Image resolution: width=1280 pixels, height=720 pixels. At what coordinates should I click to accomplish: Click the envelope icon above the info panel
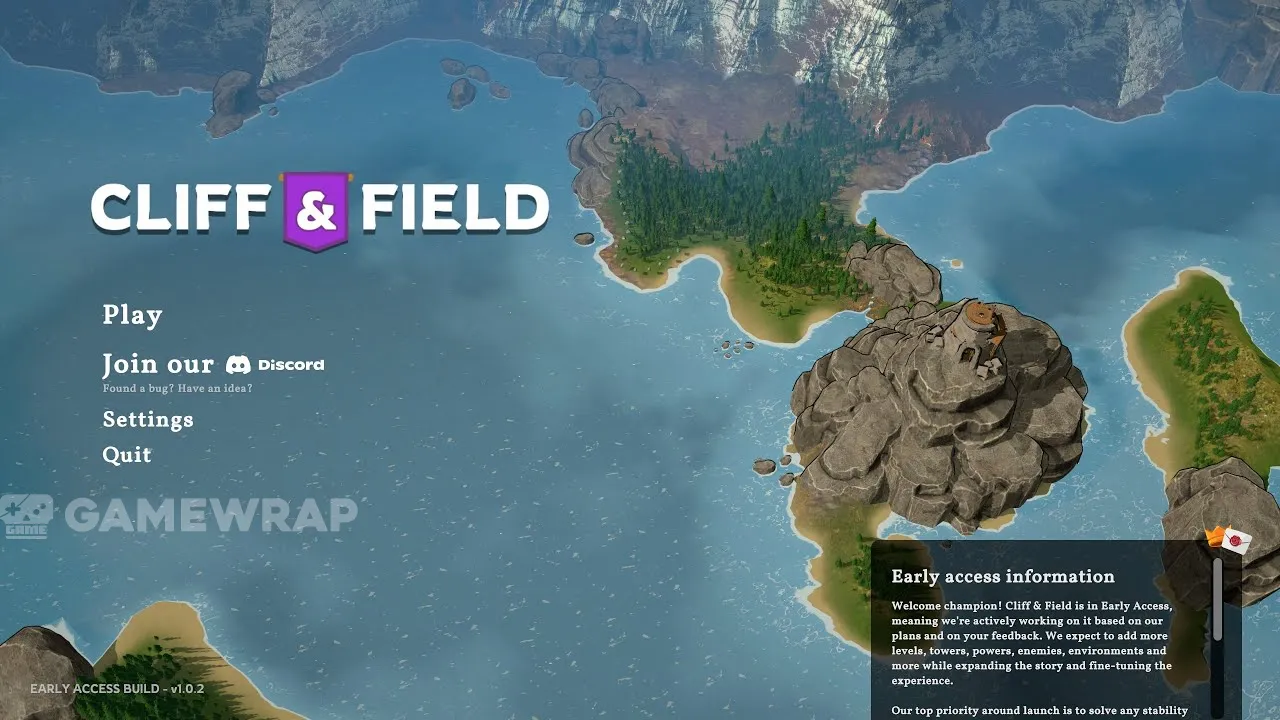(x=1236, y=541)
